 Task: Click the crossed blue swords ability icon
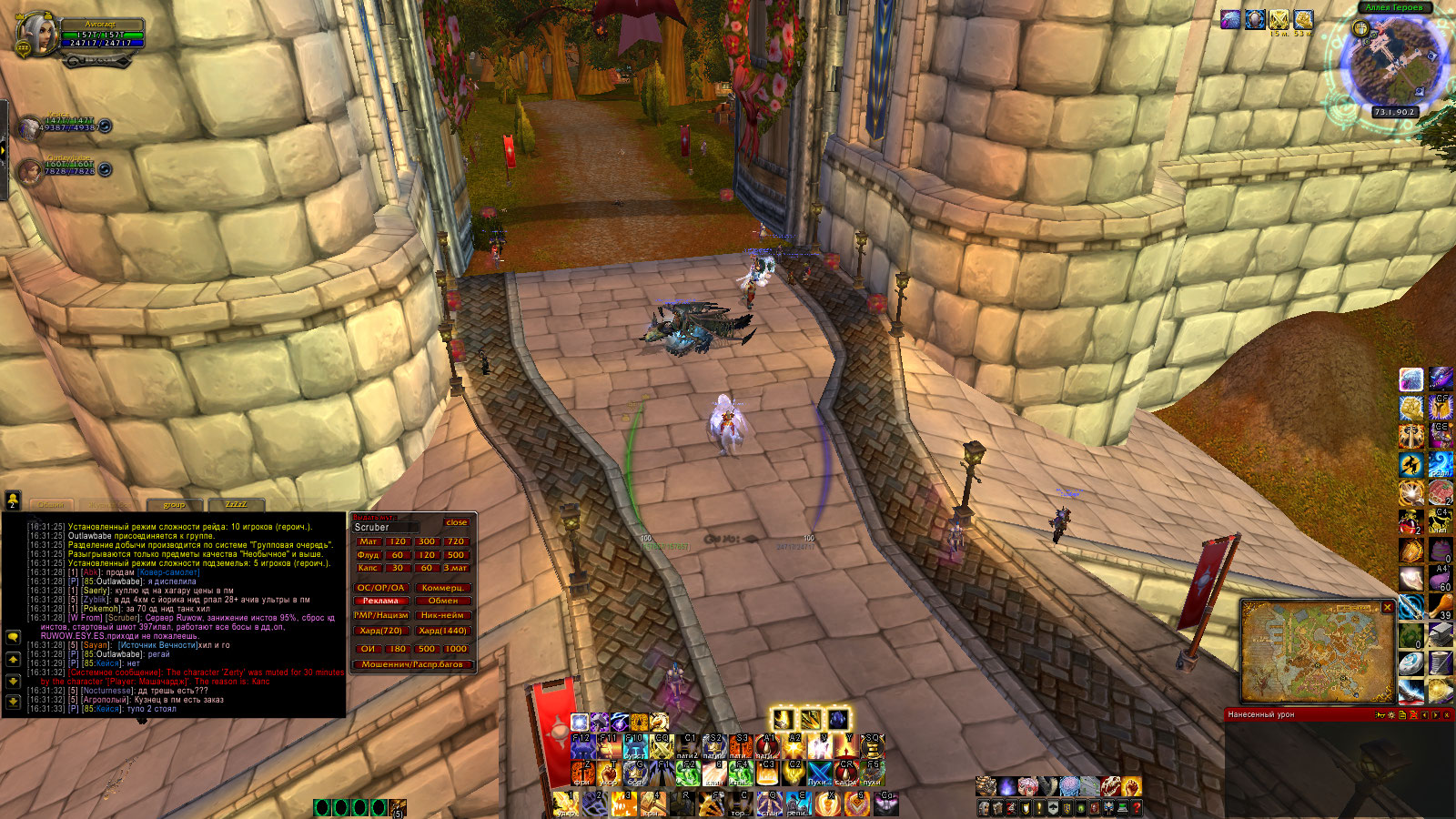click(x=820, y=773)
